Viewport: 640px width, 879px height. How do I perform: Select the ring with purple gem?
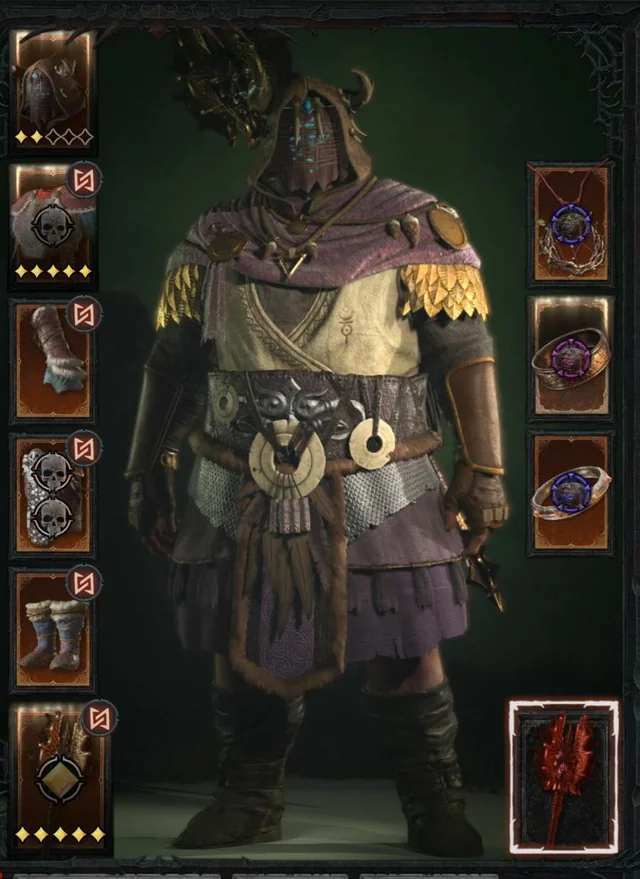(570, 357)
